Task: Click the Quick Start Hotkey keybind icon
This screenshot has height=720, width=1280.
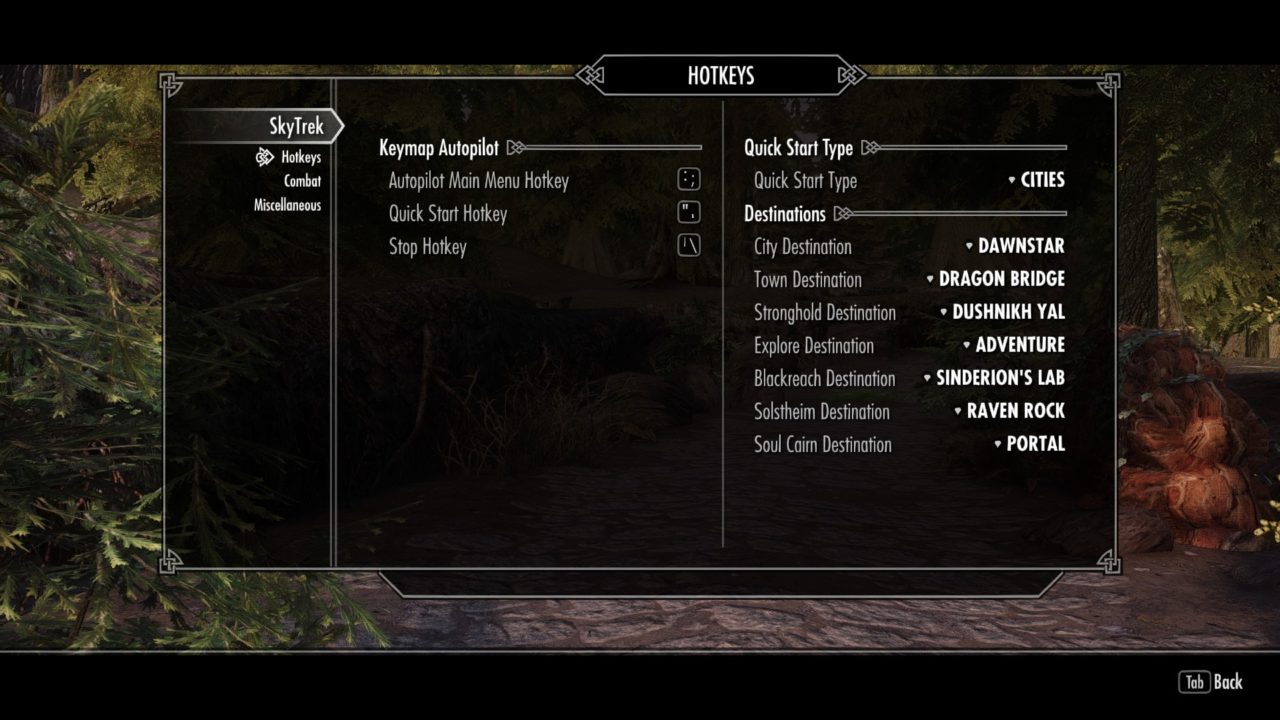Action: [x=687, y=212]
